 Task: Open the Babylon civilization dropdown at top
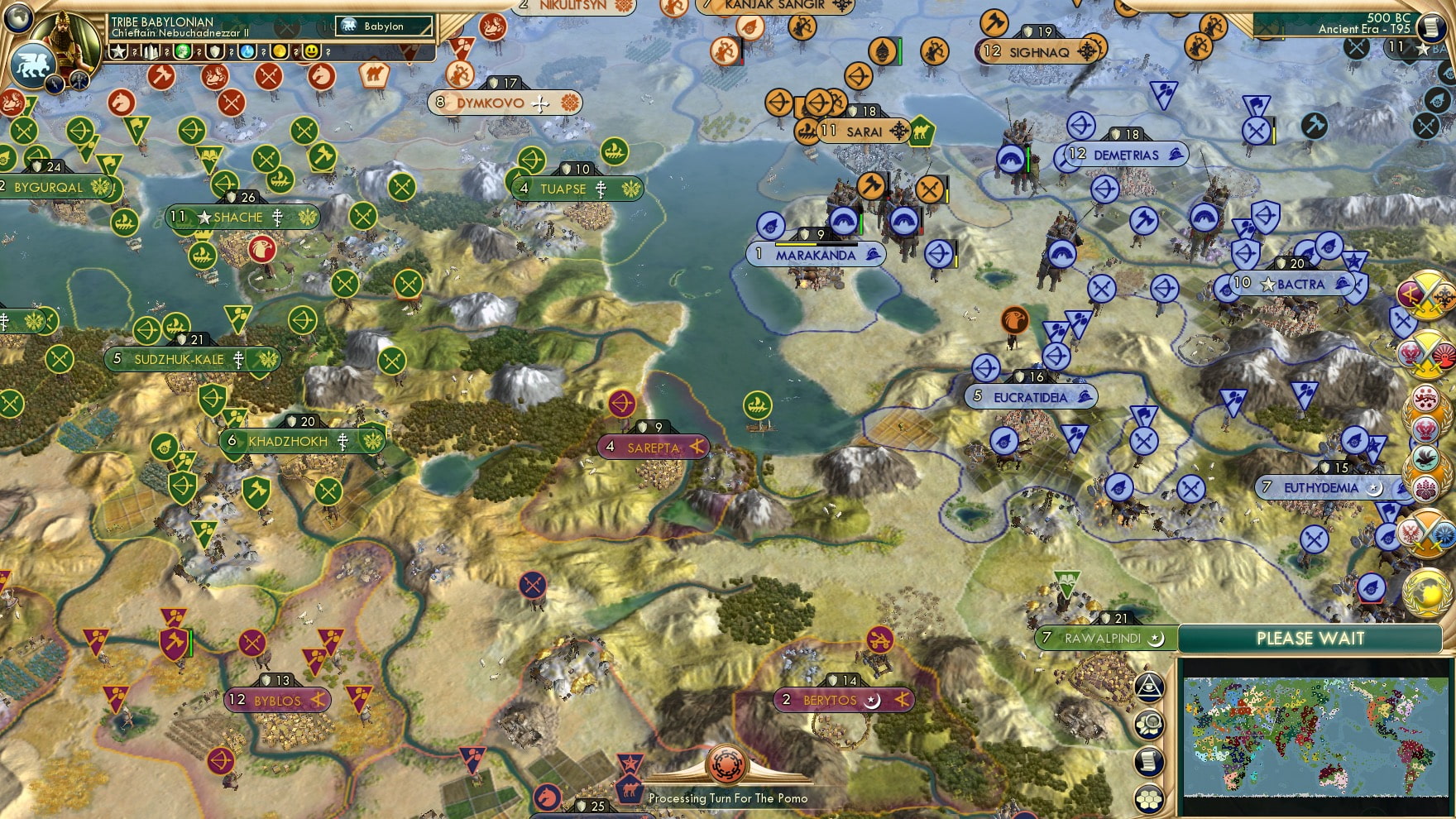384,26
